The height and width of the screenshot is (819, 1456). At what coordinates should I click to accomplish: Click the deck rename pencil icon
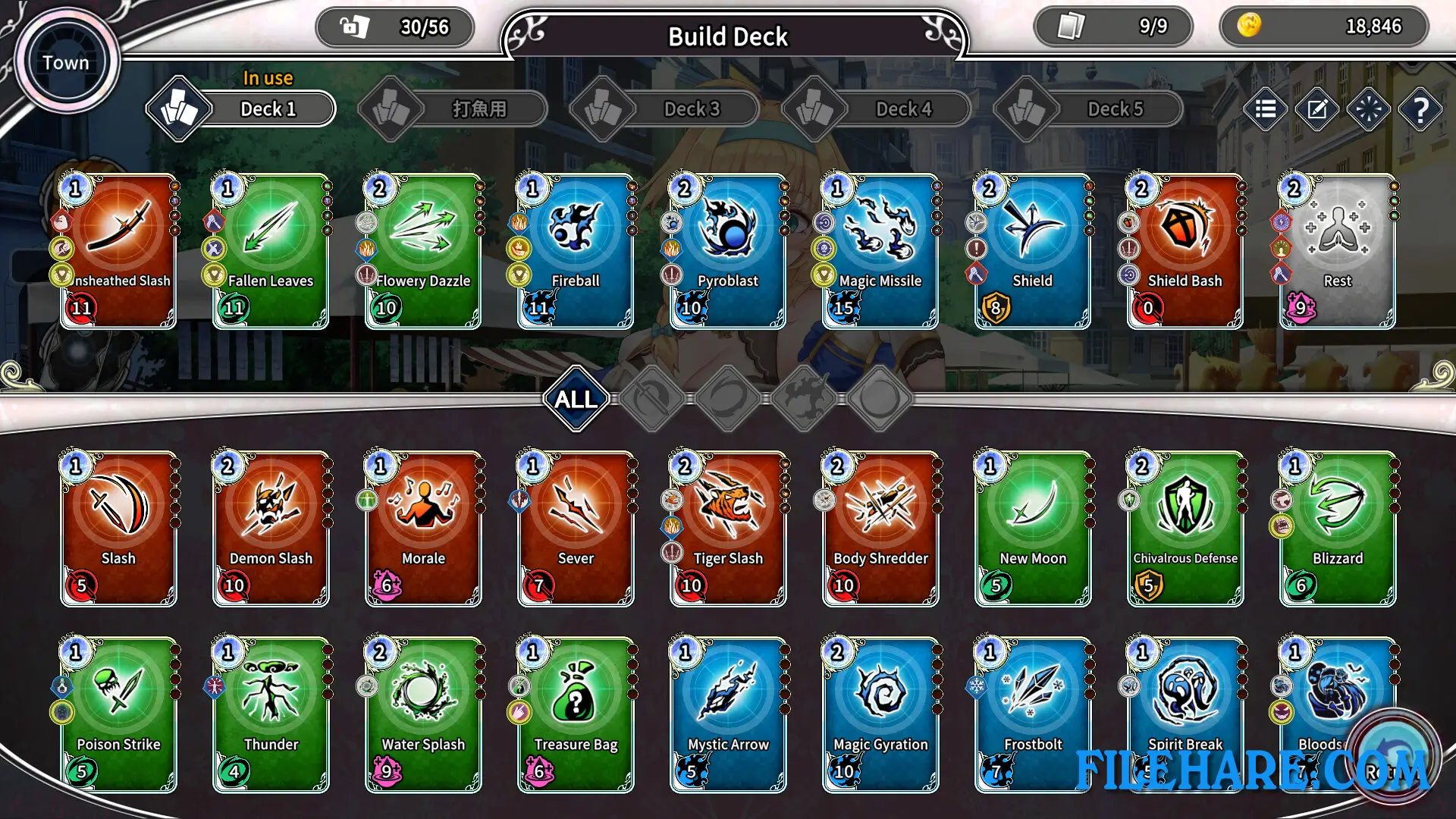tap(1316, 110)
